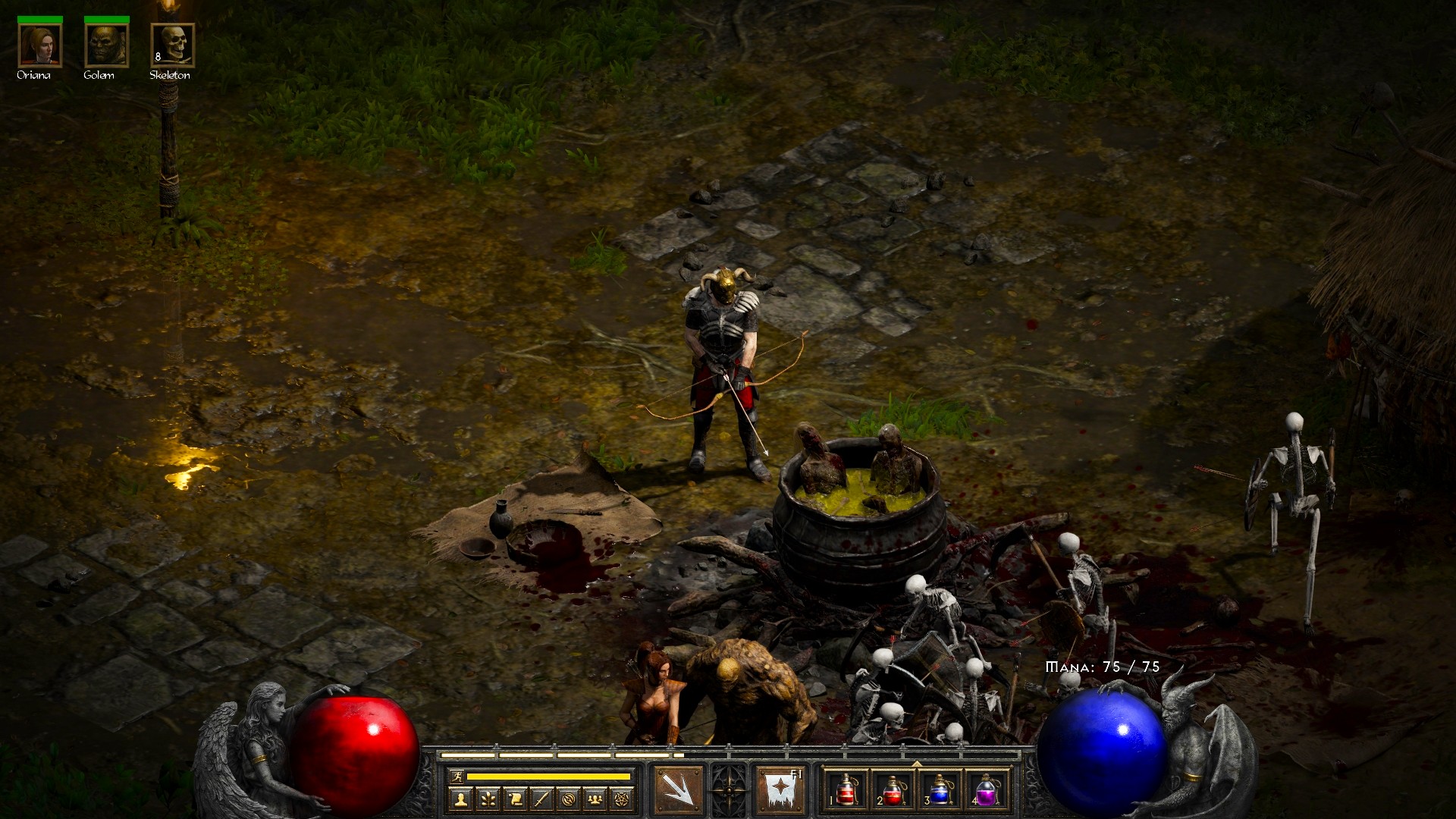
Task: Toggle the run/walk button
Action: (x=457, y=776)
